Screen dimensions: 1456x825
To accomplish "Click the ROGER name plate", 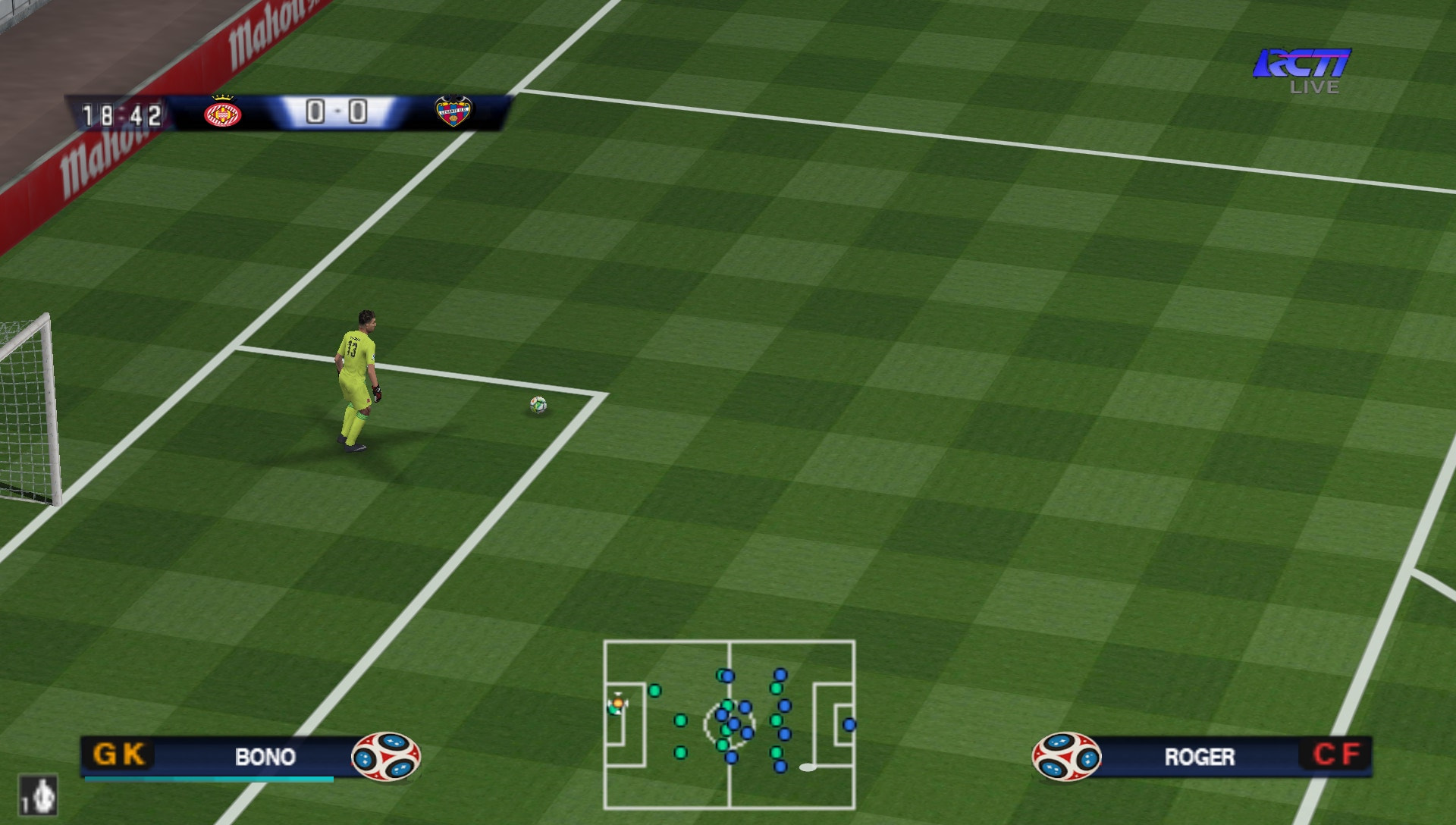I will 1202,758.
